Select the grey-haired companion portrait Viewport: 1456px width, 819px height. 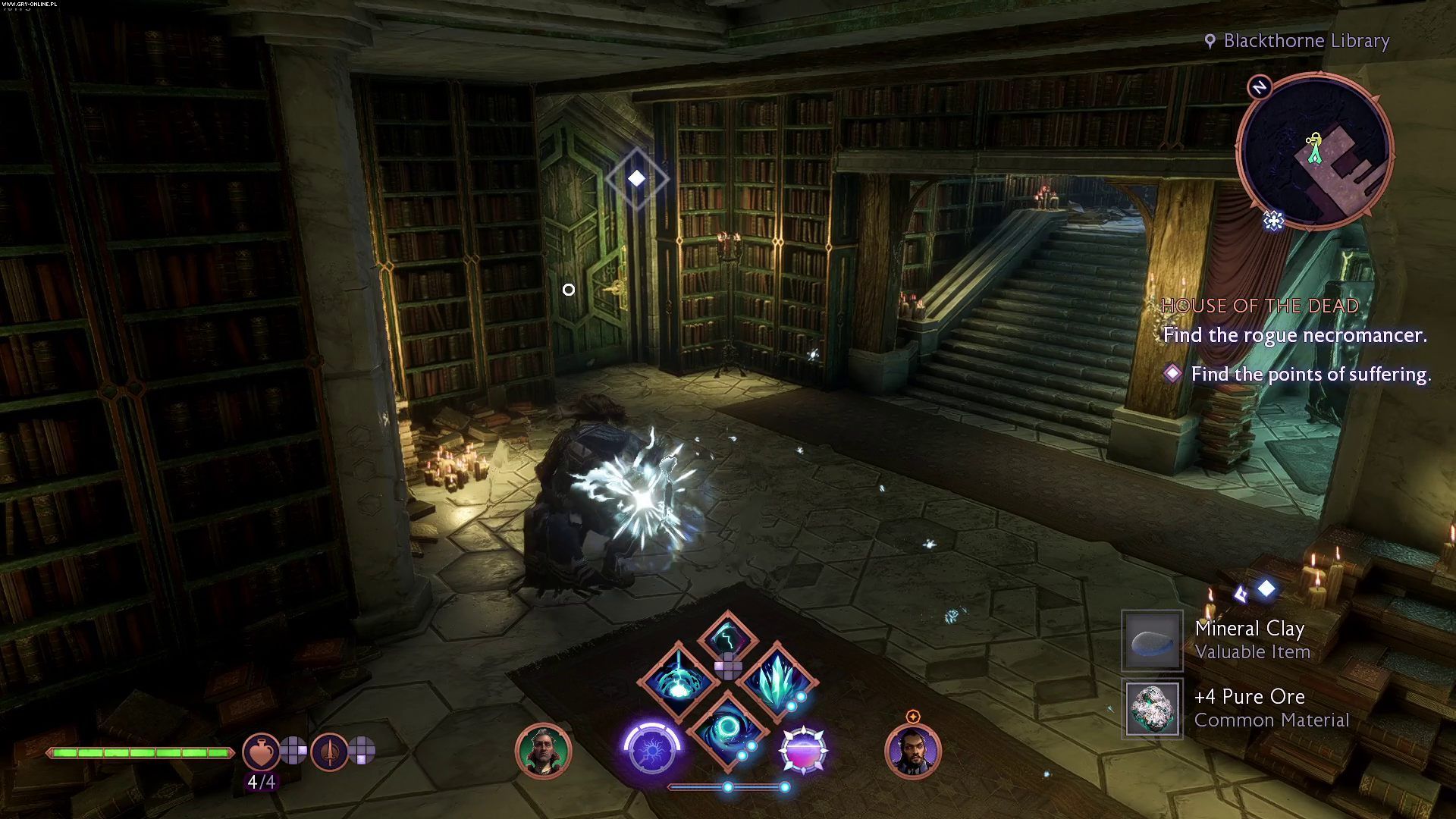click(543, 751)
